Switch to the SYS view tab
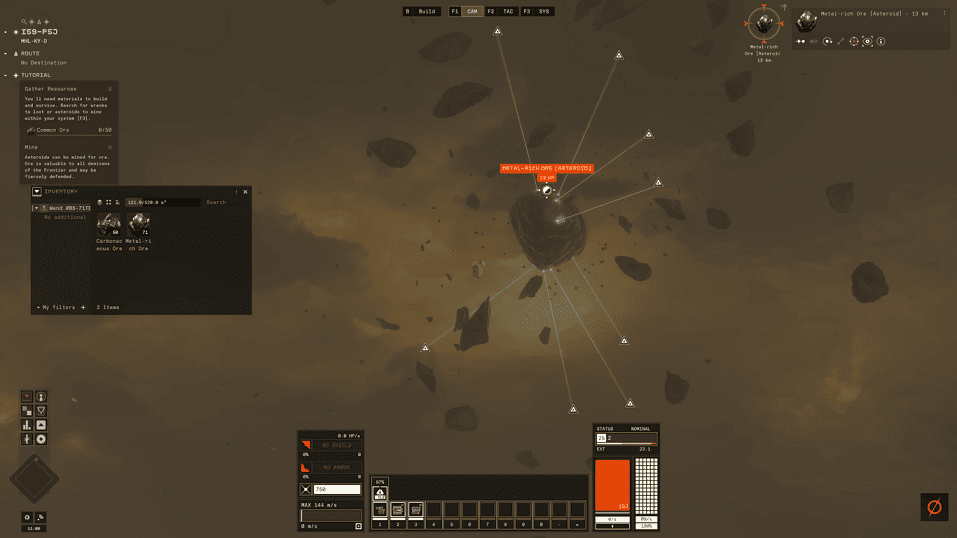The image size is (957, 538). click(544, 11)
